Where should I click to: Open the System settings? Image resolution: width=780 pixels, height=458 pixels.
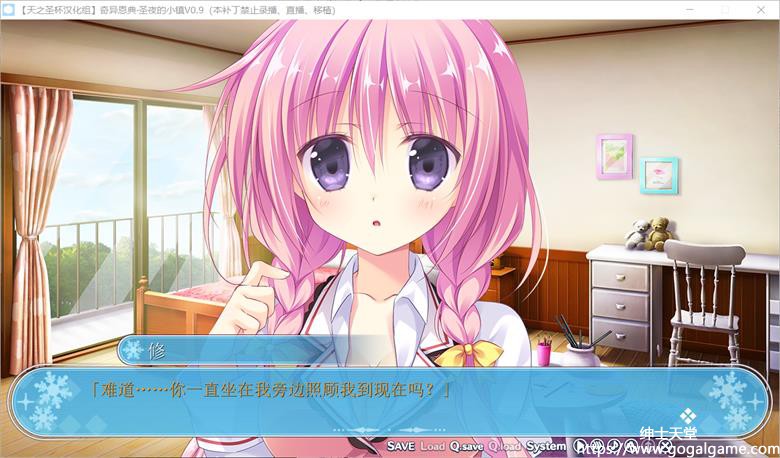(546, 445)
